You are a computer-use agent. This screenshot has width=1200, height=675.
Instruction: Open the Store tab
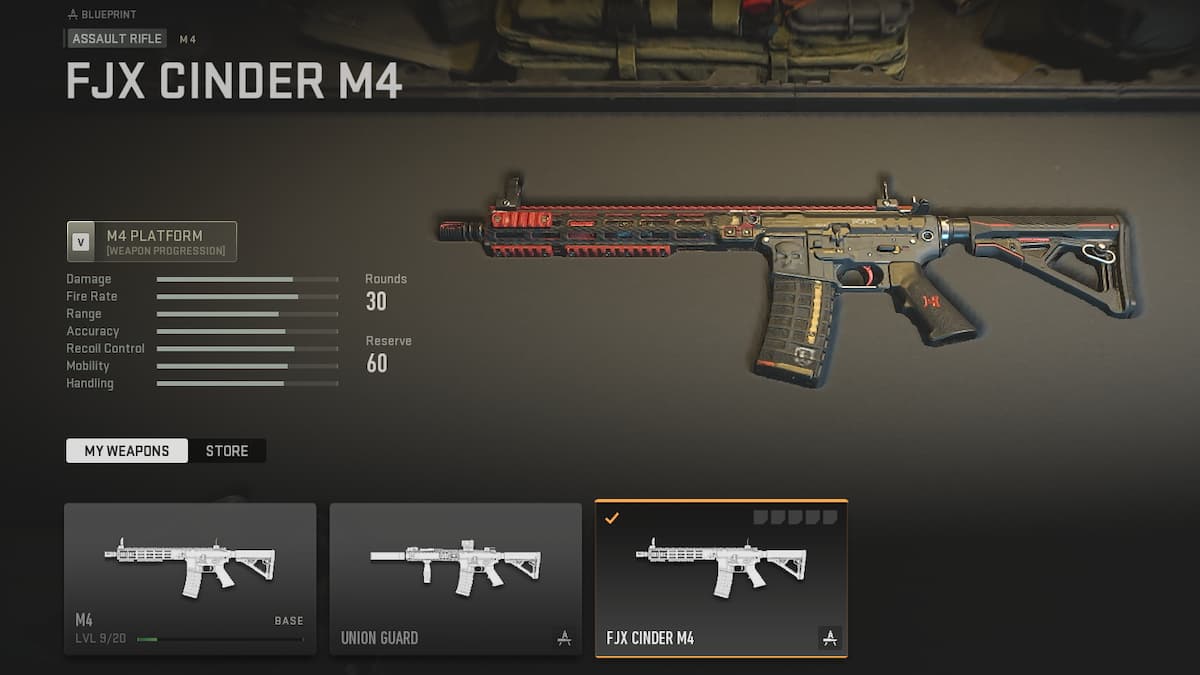(227, 451)
